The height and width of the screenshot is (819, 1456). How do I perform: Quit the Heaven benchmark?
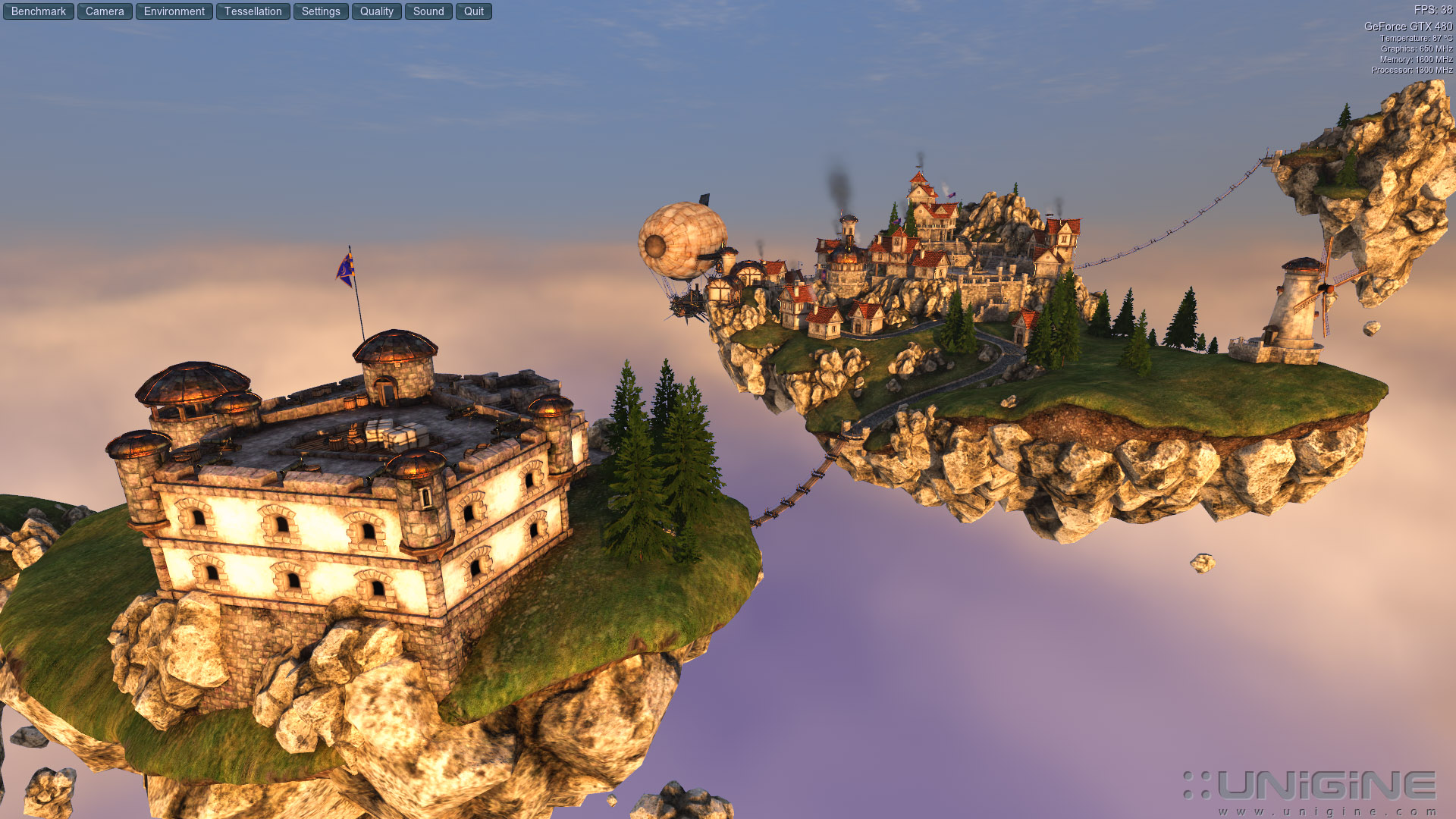474,11
